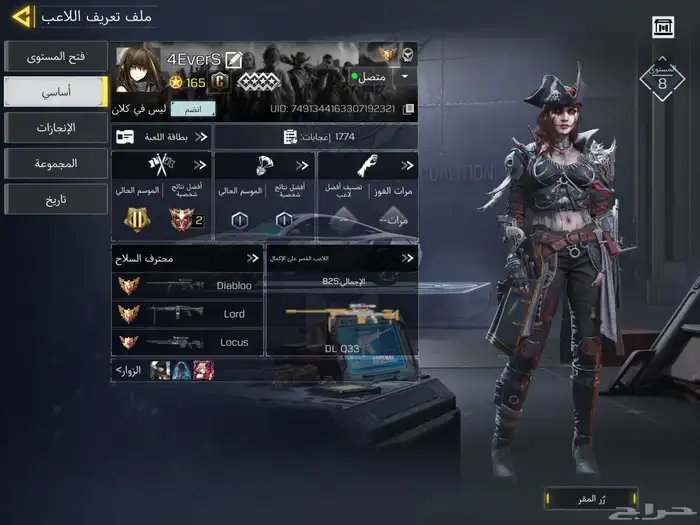Screen dimensions: 700x525
Task: Open the متصل online status dropdown
Action: pyautogui.click(x=405, y=76)
